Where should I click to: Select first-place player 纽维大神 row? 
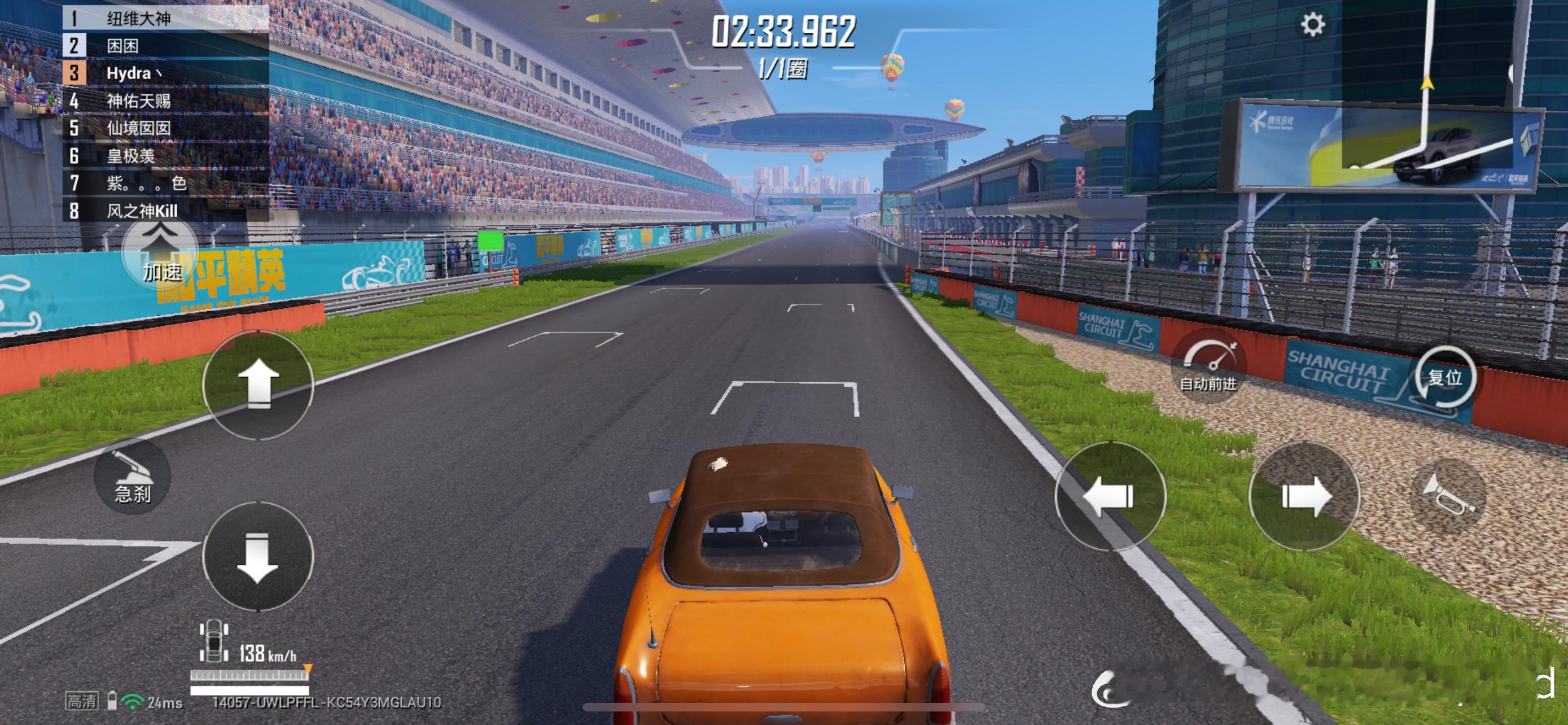pos(165,18)
